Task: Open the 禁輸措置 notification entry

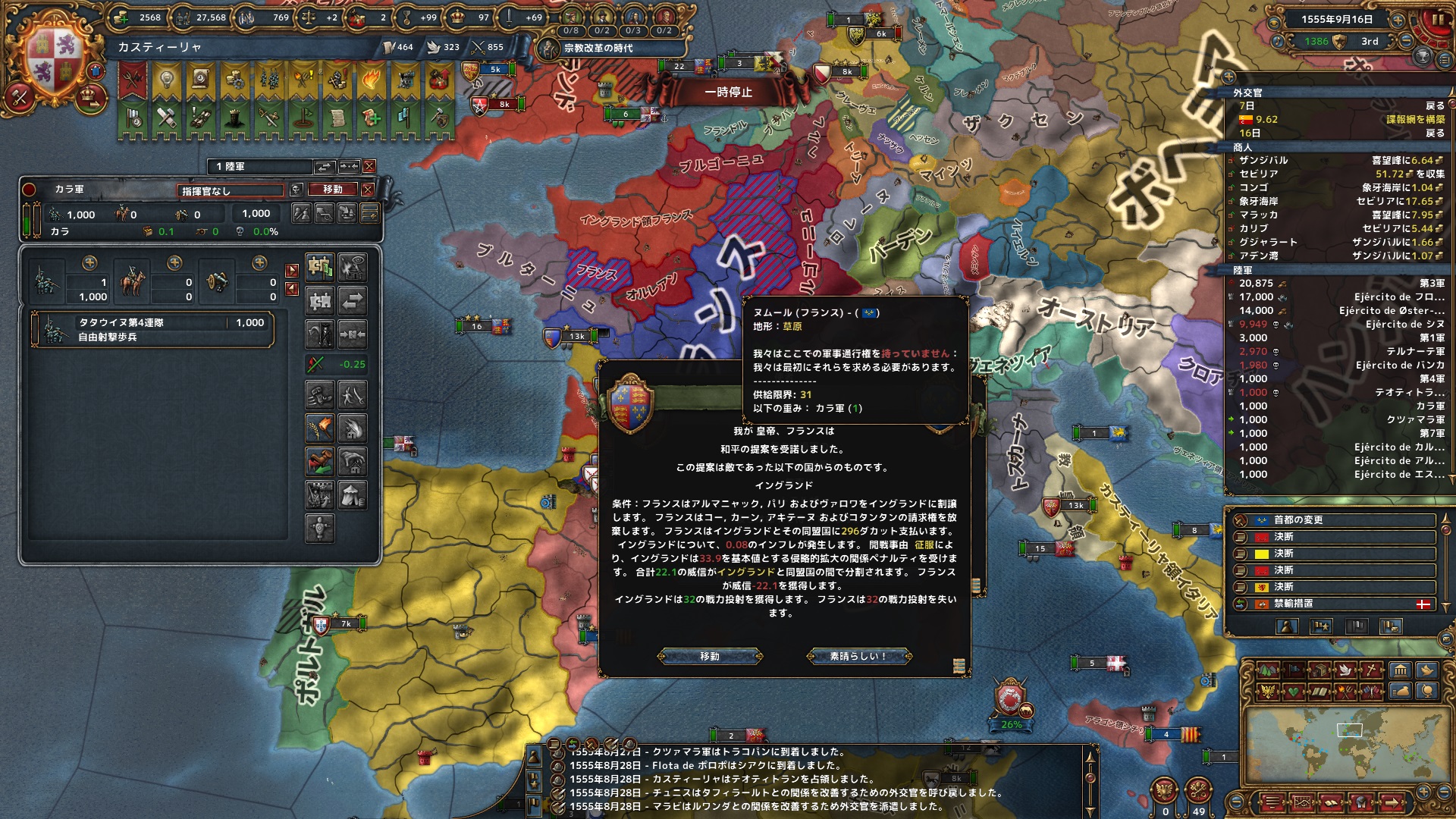Action: [1335, 604]
